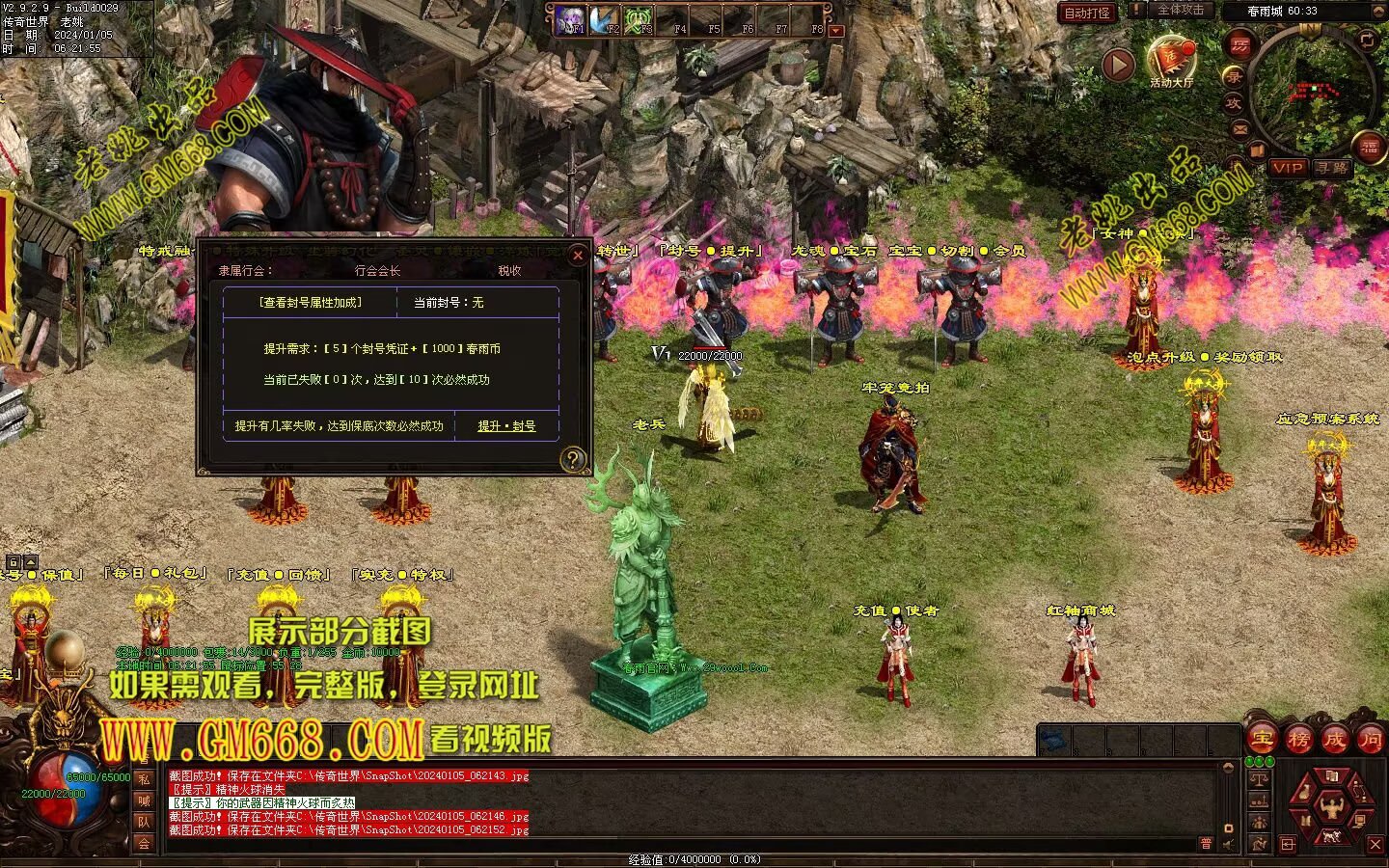View title attribute bonuses (查看封号属性加成)
The width and height of the screenshot is (1389, 868).
(x=310, y=303)
